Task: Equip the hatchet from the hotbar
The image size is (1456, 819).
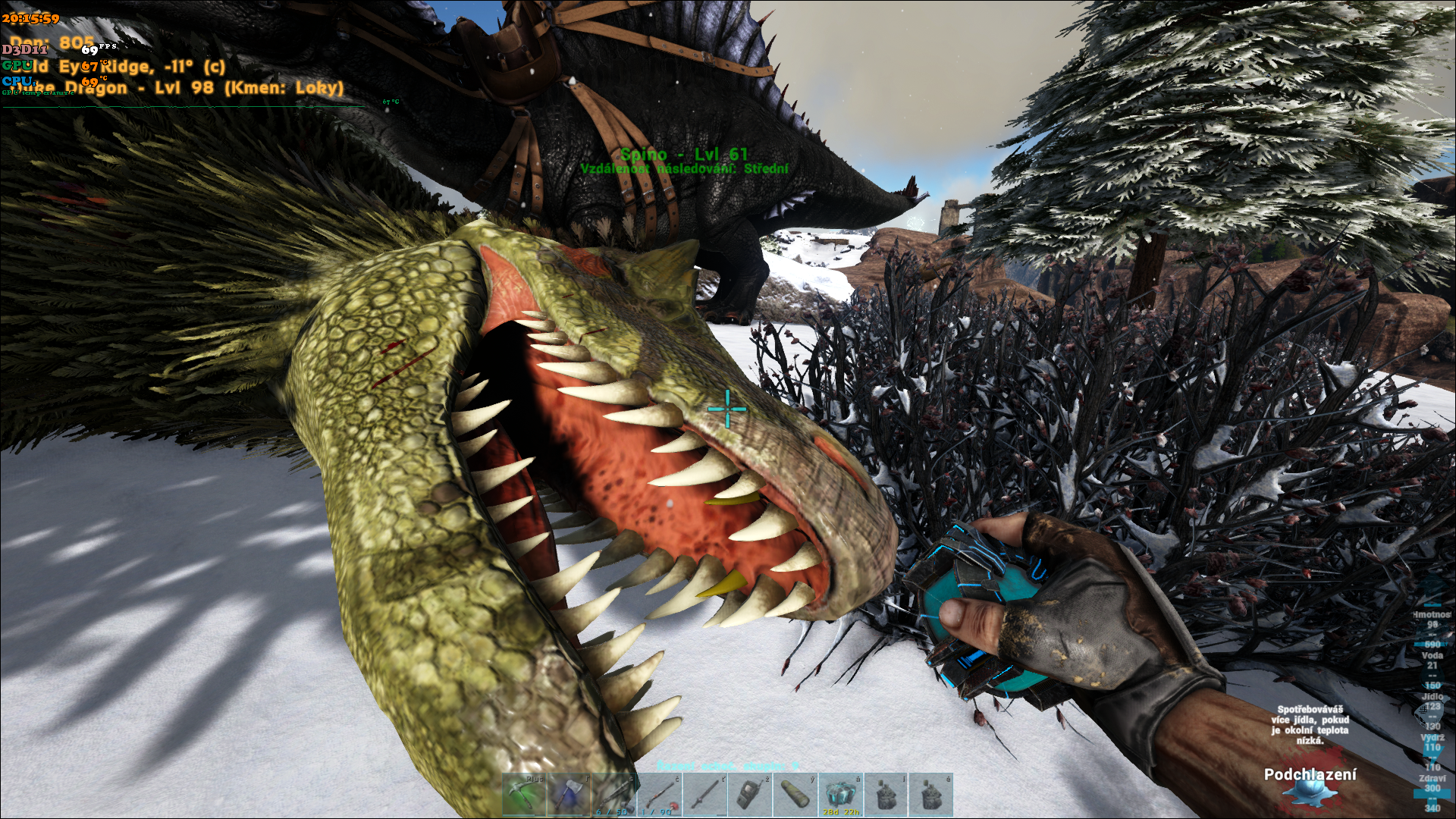Action: (569, 795)
